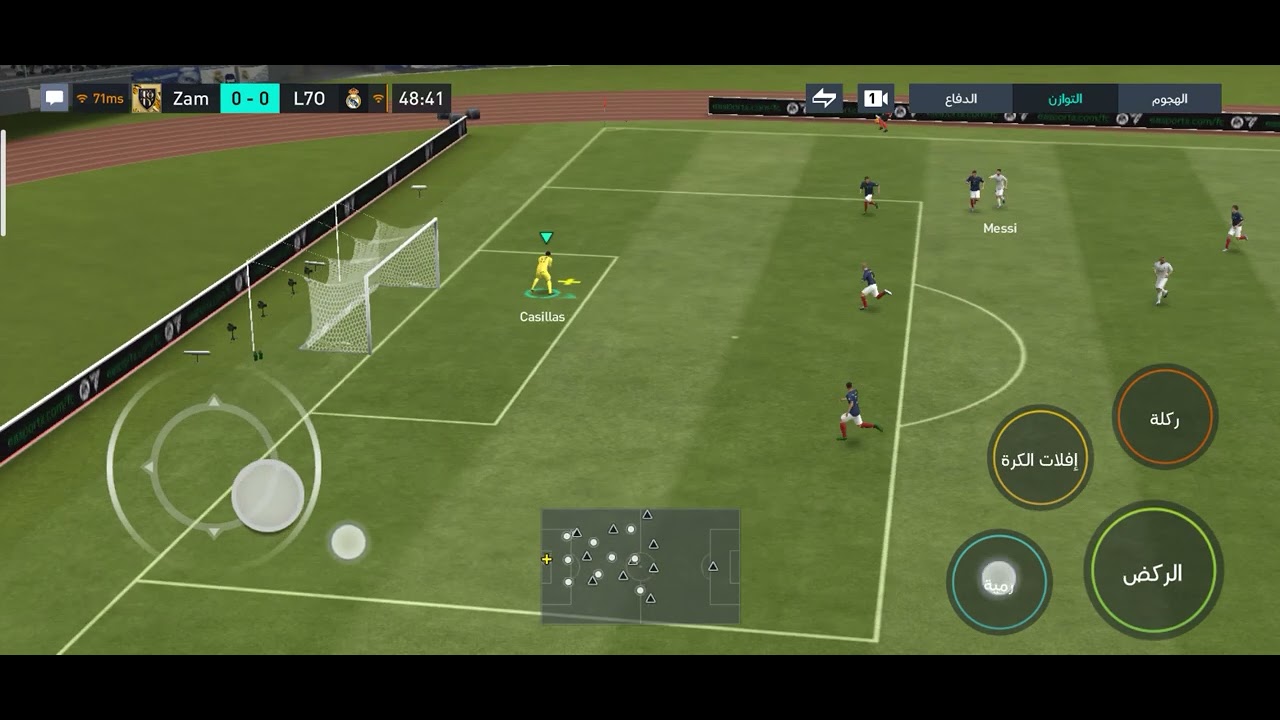Select the الدفاع tactic tab
Viewport: 1280px width, 720px height.
[961, 99]
